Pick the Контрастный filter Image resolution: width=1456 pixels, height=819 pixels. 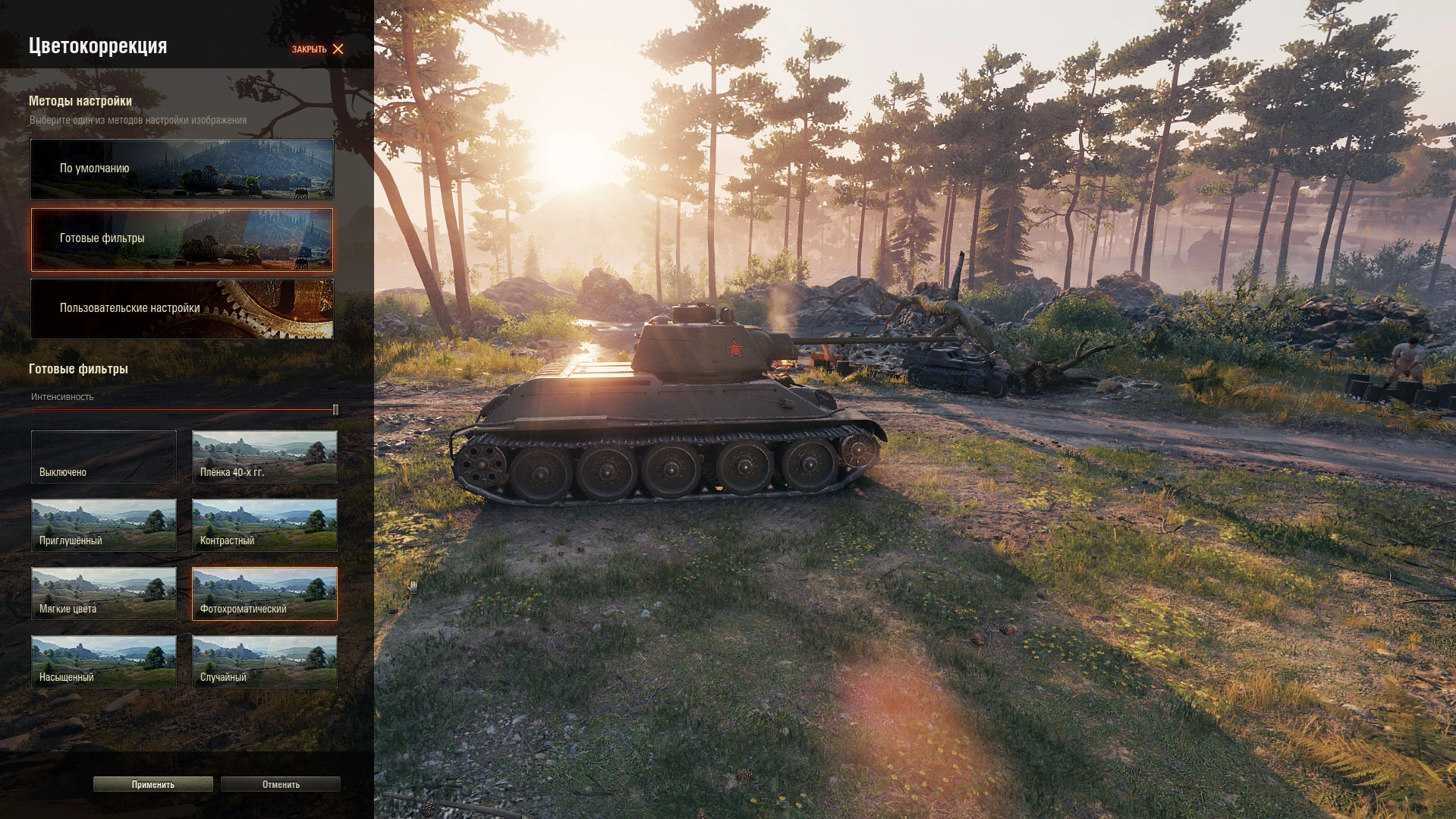click(264, 525)
